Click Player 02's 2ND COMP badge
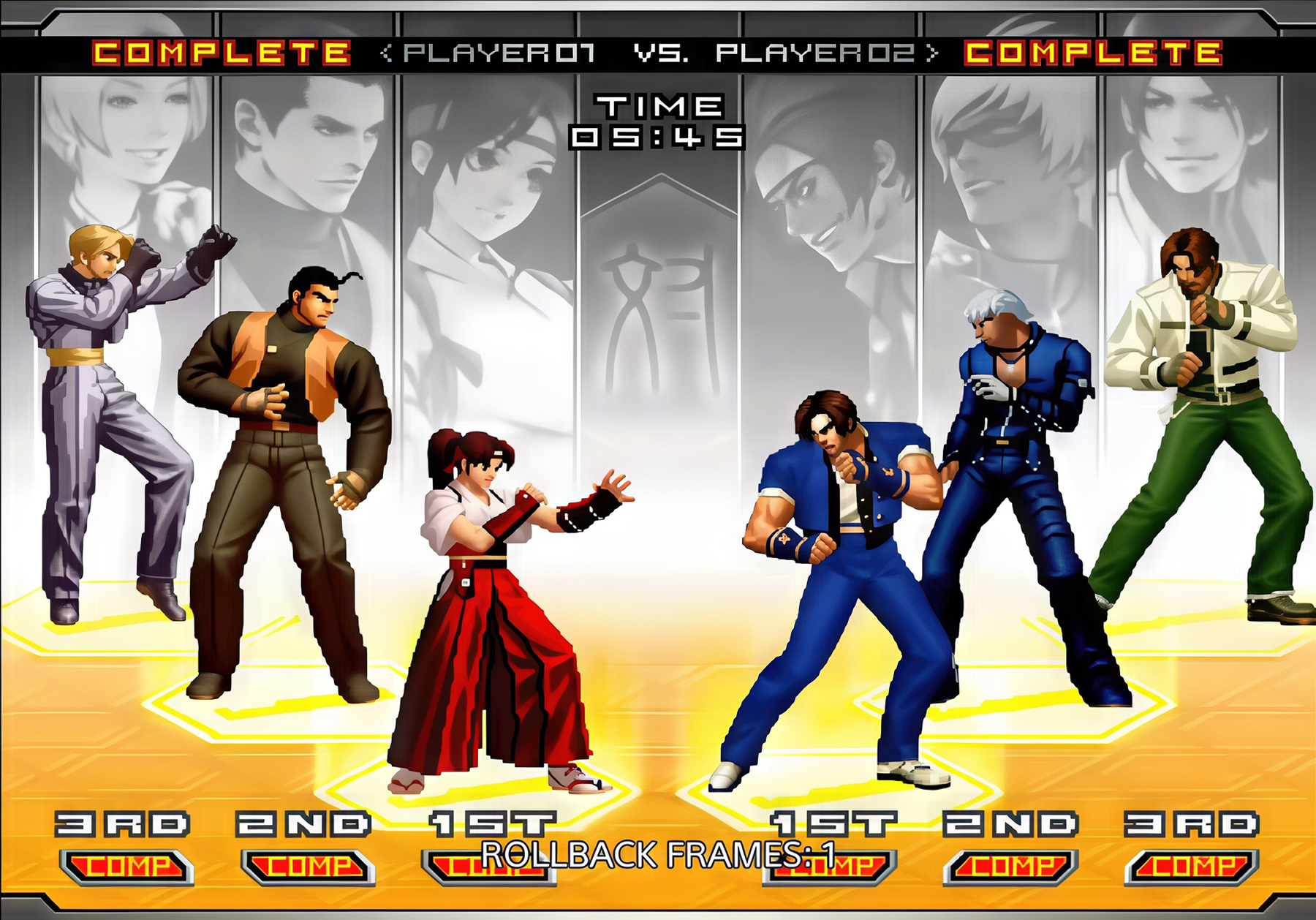Viewport: 1316px width, 920px height. 1011,867
